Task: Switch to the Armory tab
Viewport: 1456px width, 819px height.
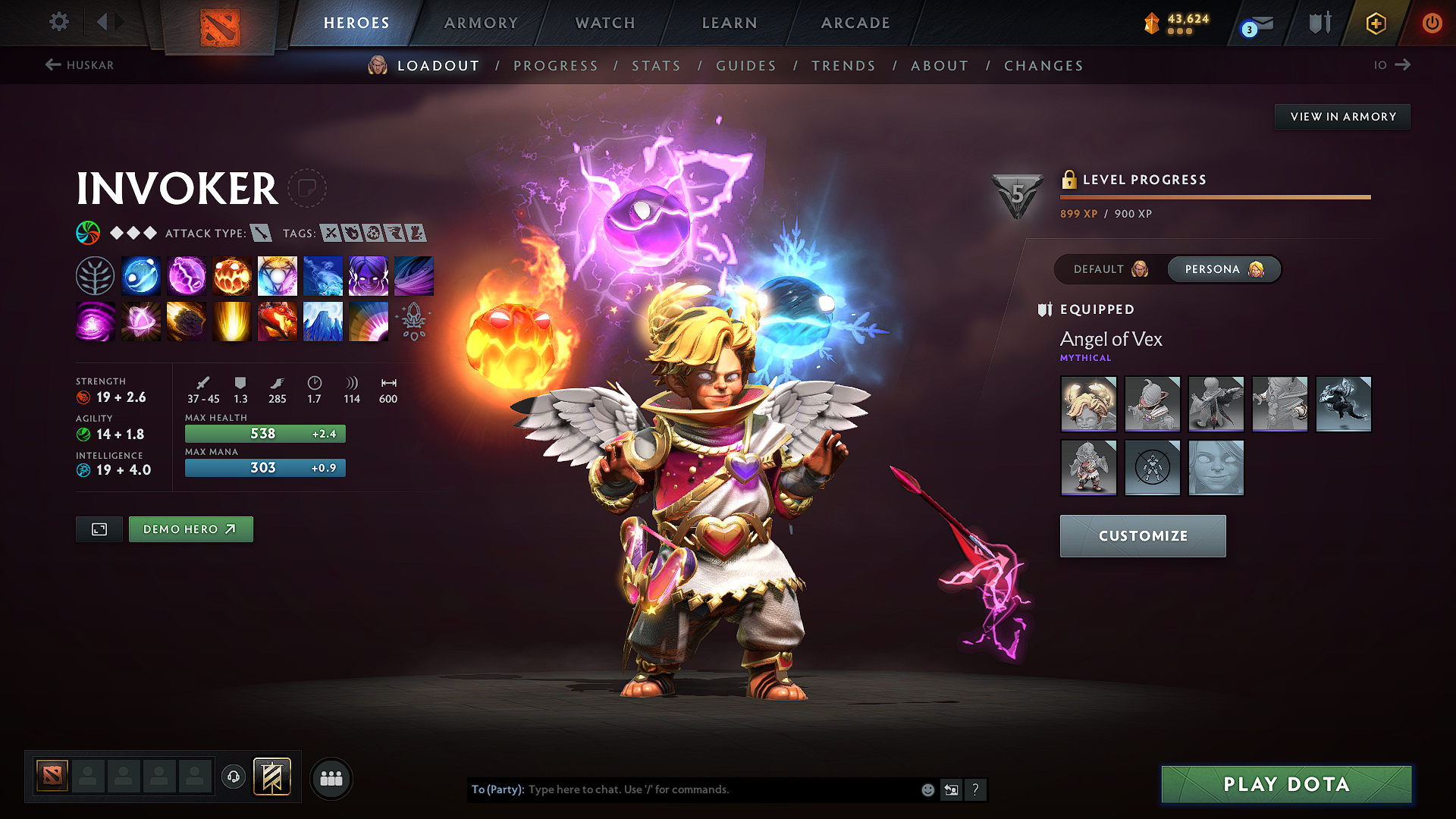Action: coord(481,23)
